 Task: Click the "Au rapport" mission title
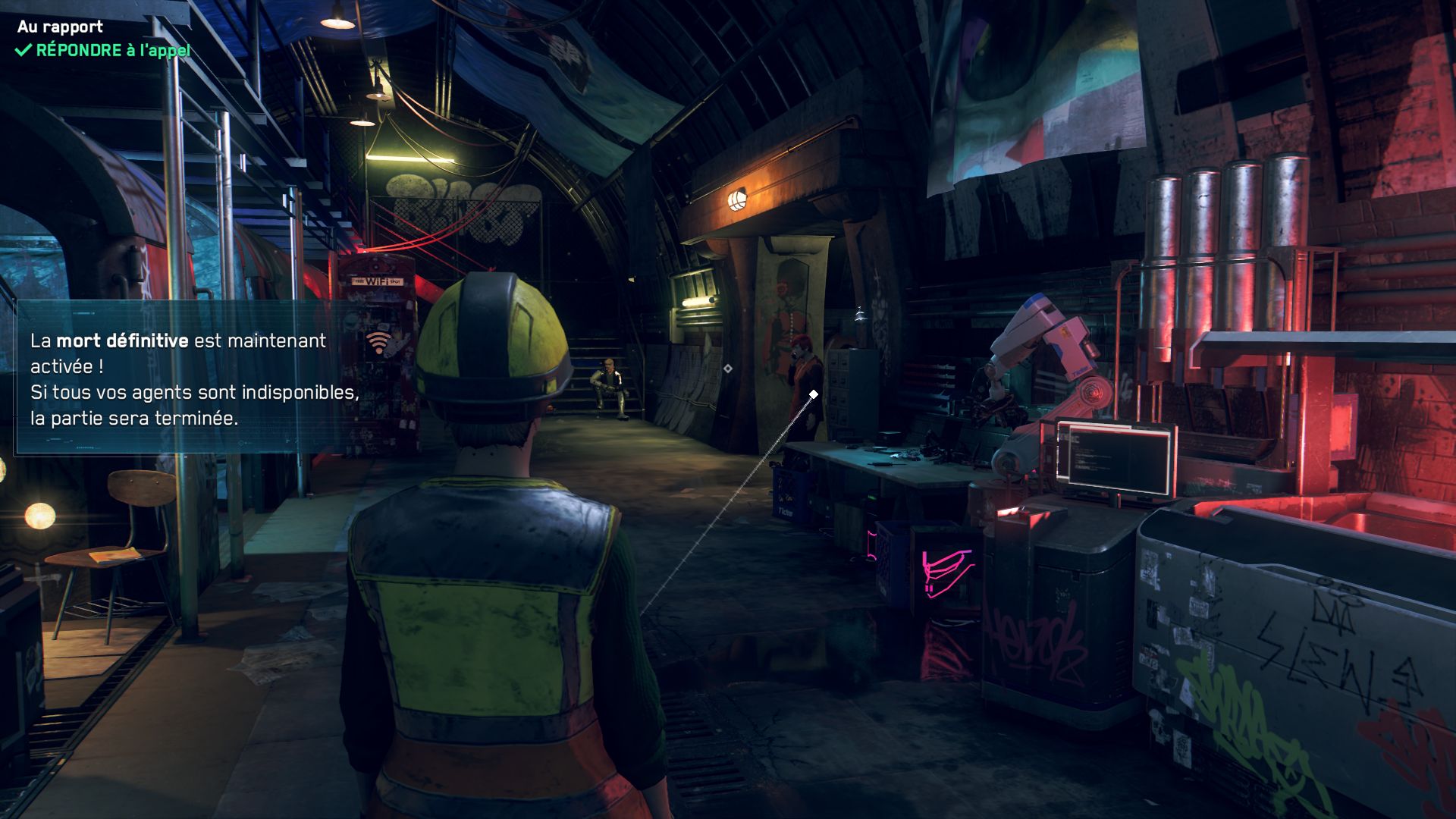click(x=60, y=27)
